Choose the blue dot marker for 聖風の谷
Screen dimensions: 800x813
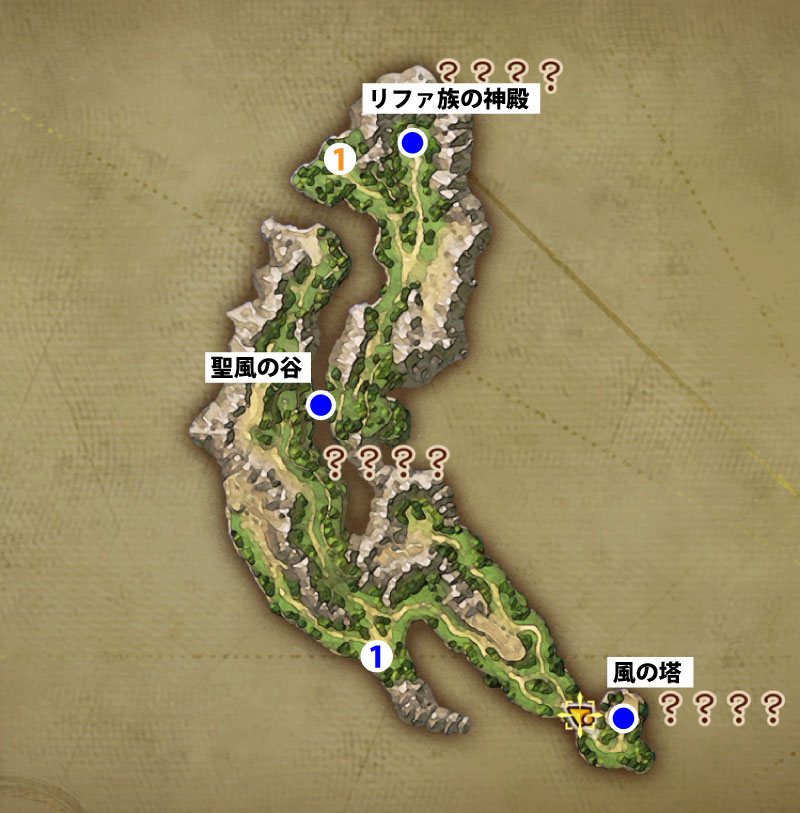[321, 405]
